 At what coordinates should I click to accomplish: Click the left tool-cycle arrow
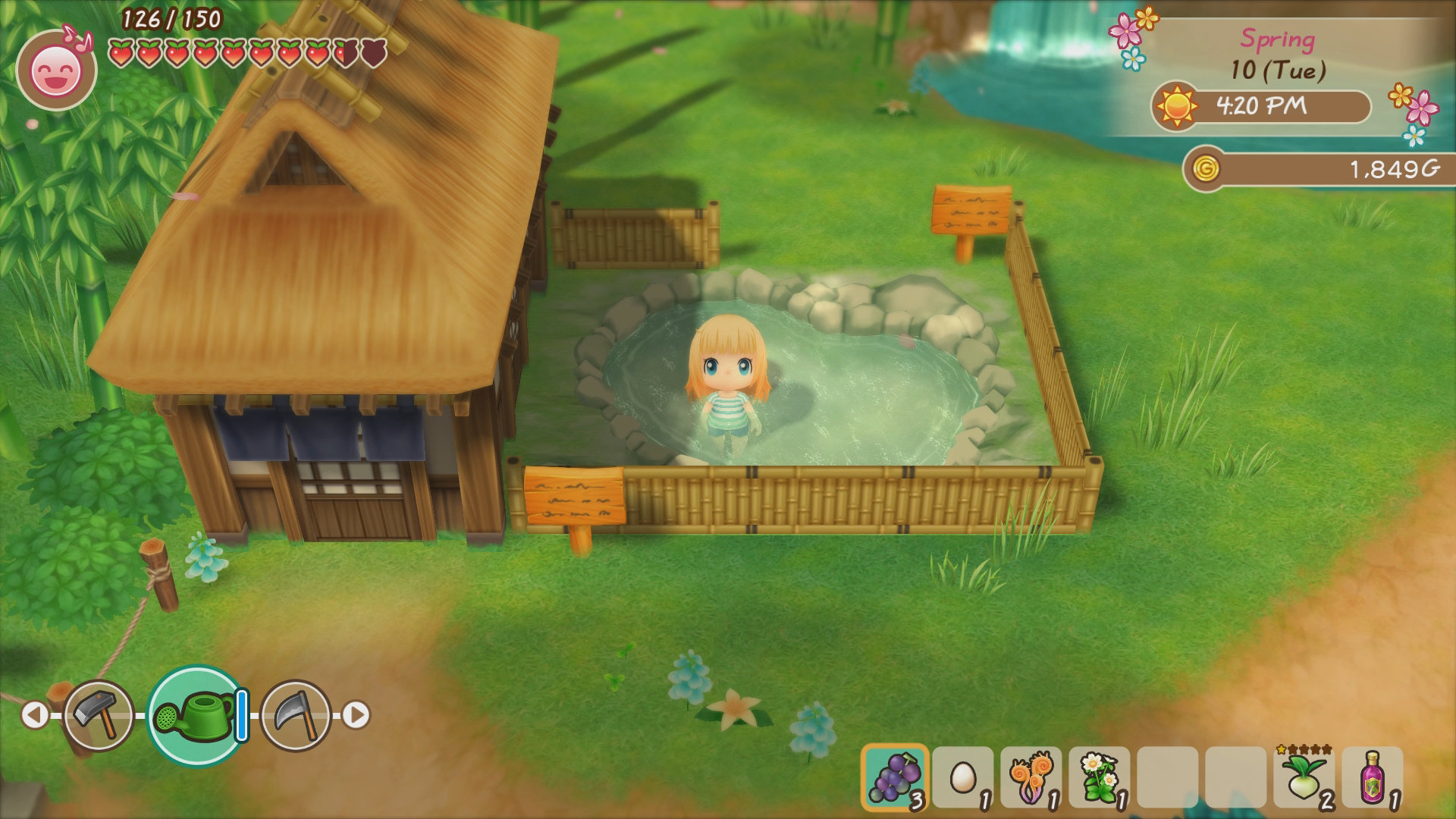tap(33, 715)
